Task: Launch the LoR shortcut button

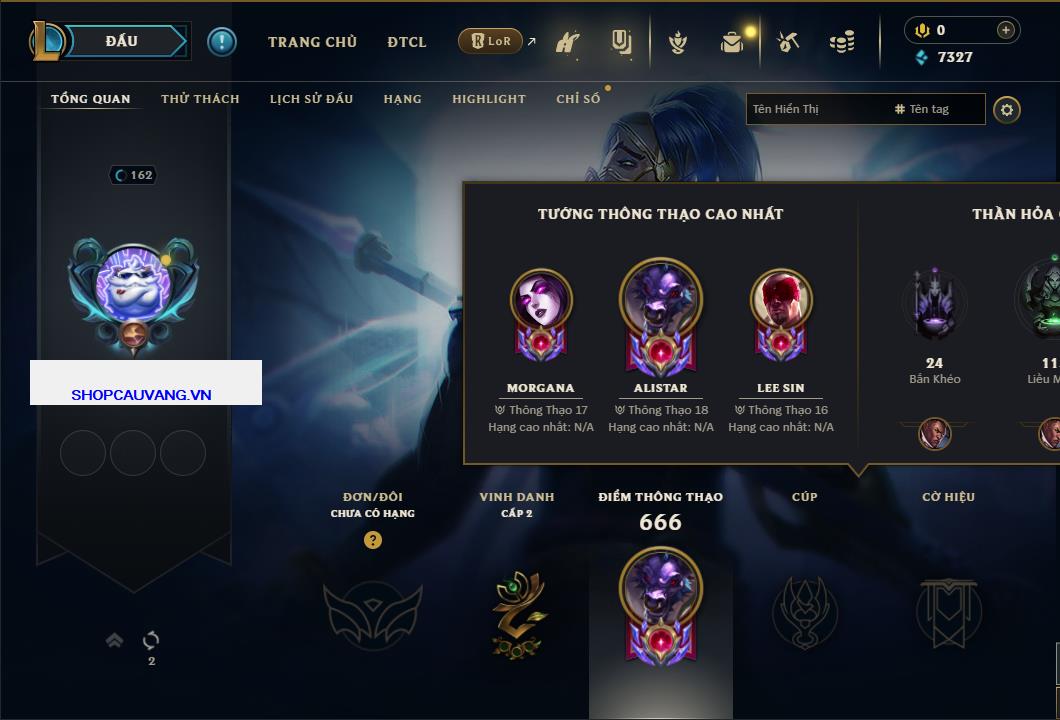Action: (x=490, y=41)
